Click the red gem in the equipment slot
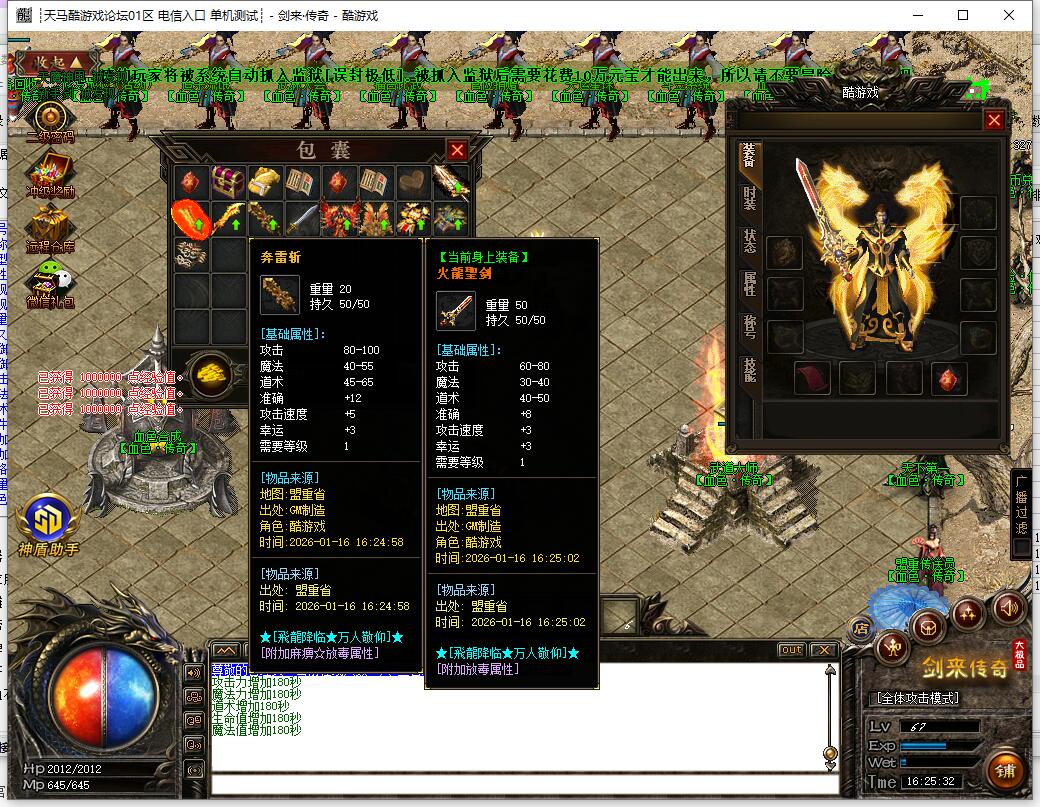The image size is (1040, 807). coord(948,378)
